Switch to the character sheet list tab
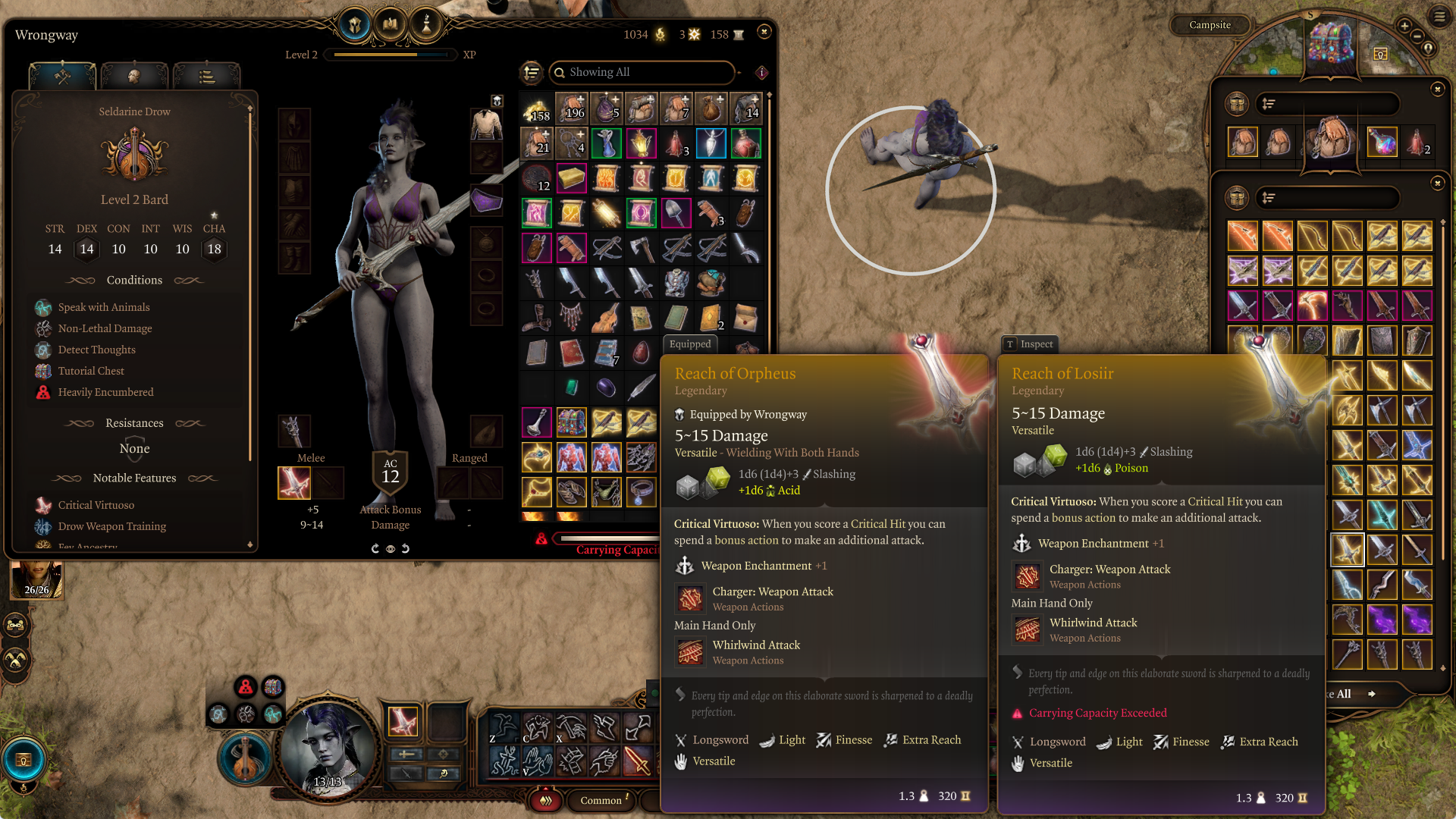1456x819 pixels. pyautogui.click(x=206, y=77)
